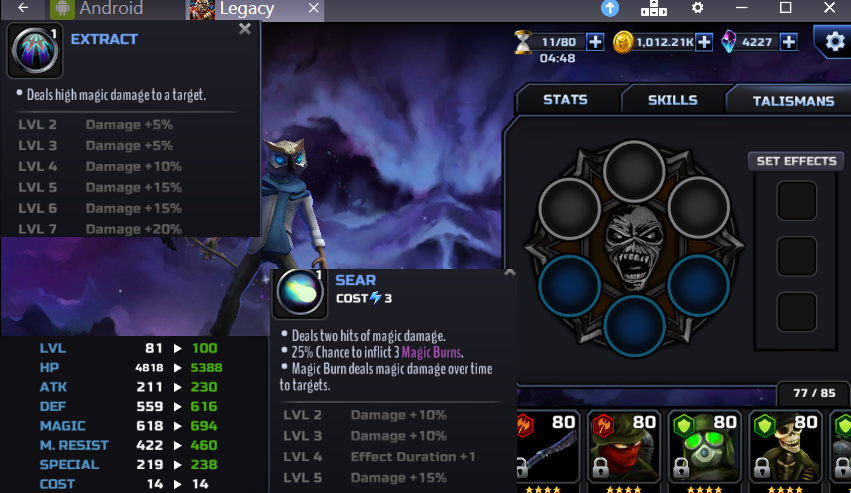Click the Extract skill icon
The width and height of the screenshot is (851, 493).
point(35,52)
